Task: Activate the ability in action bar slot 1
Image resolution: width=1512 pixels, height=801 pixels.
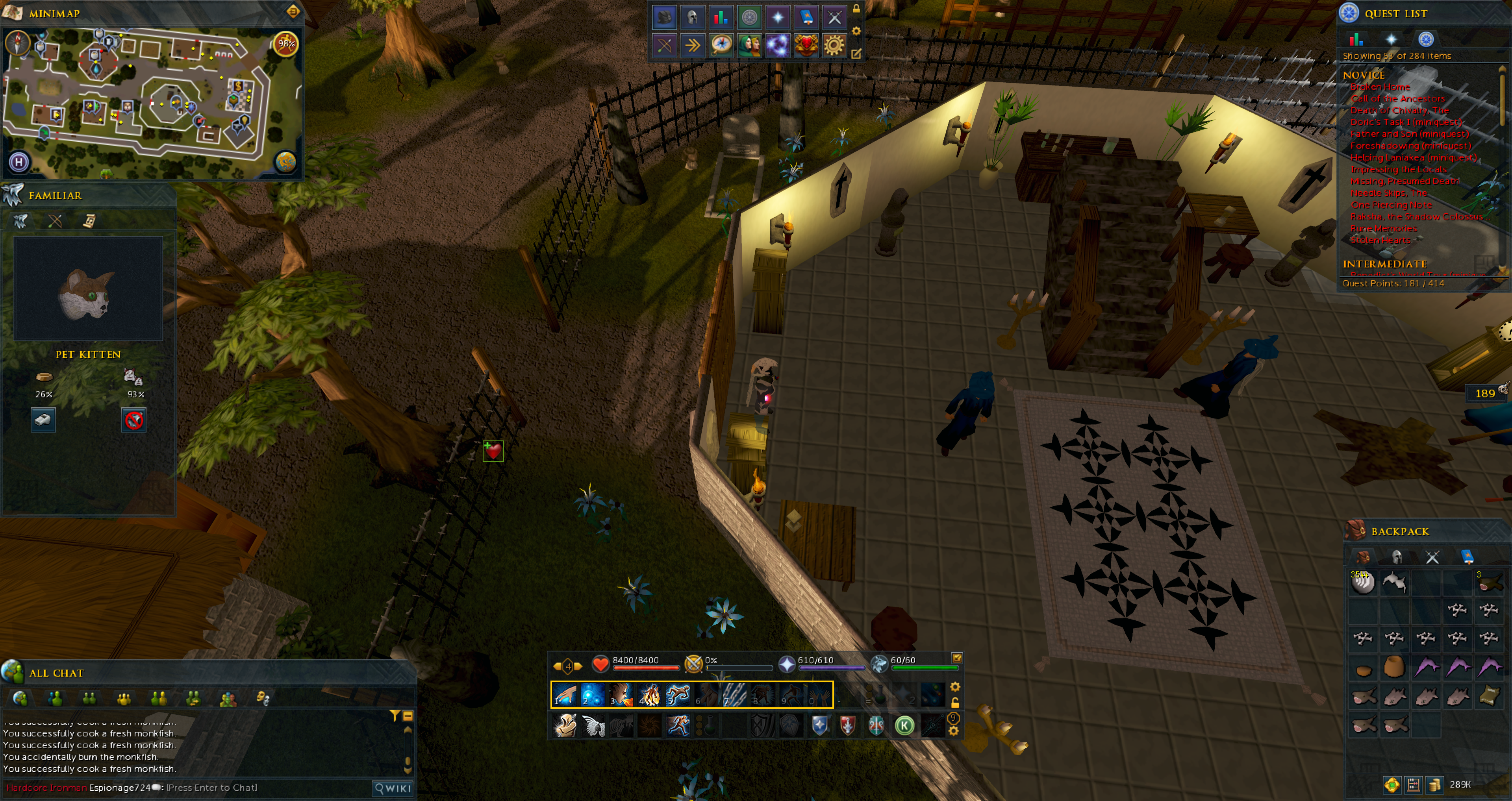Action: coord(565,695)
